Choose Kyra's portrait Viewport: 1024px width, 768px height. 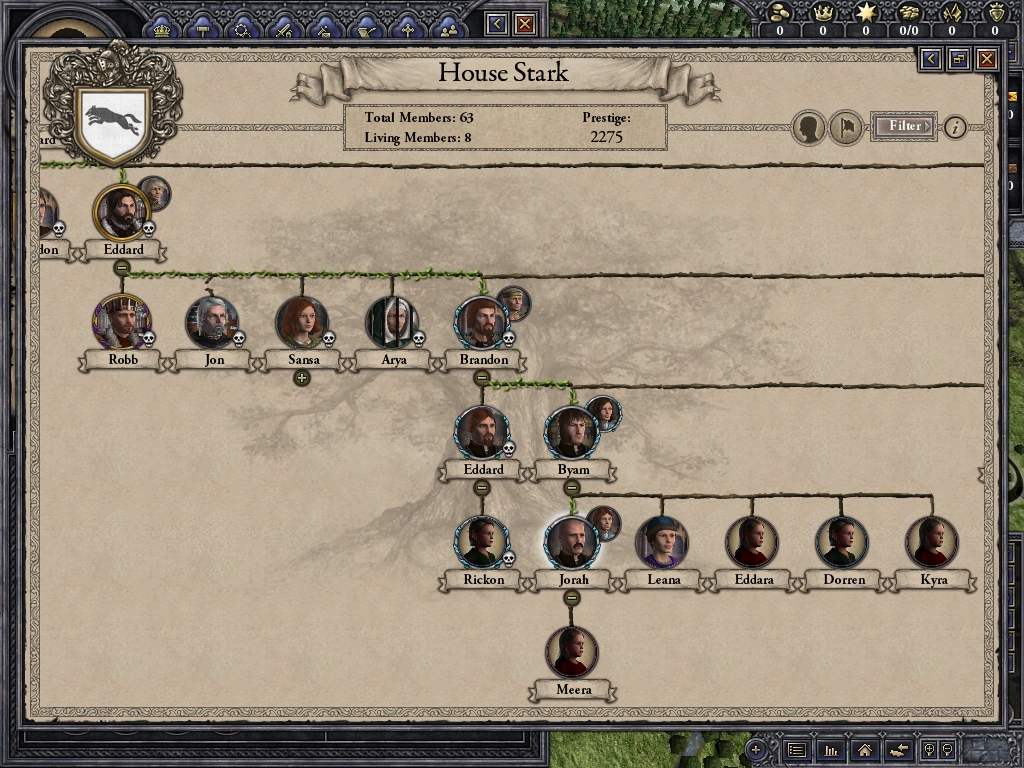[931, 541]
